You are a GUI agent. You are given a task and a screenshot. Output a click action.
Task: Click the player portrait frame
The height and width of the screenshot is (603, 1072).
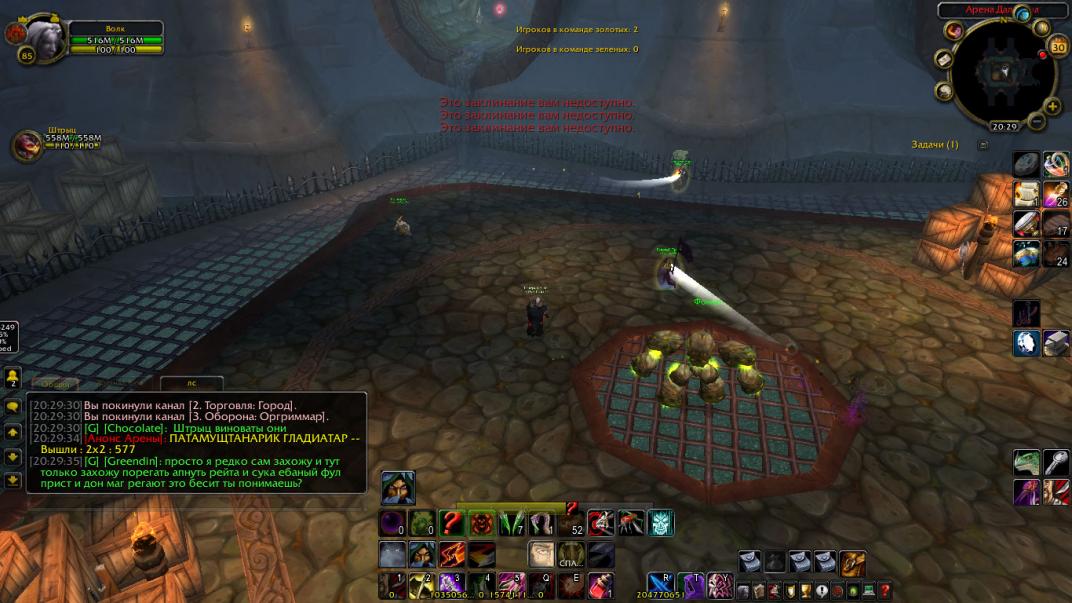(x=45, y=39)
